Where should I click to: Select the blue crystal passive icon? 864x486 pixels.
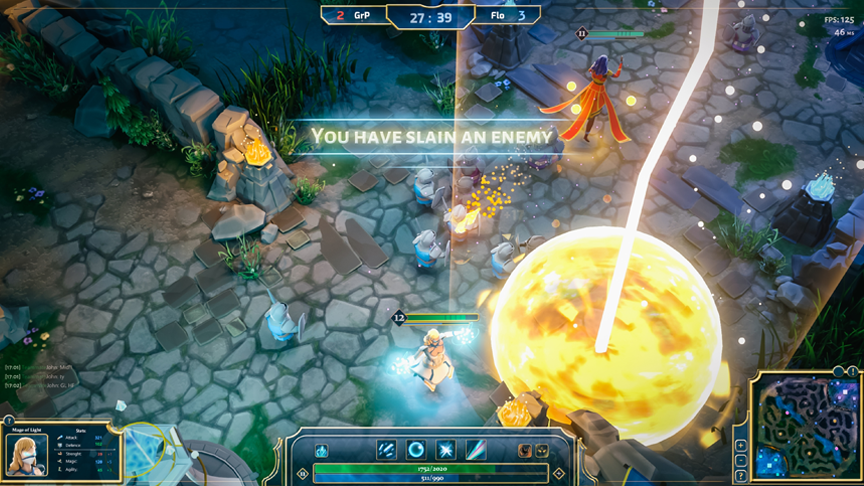322,451
